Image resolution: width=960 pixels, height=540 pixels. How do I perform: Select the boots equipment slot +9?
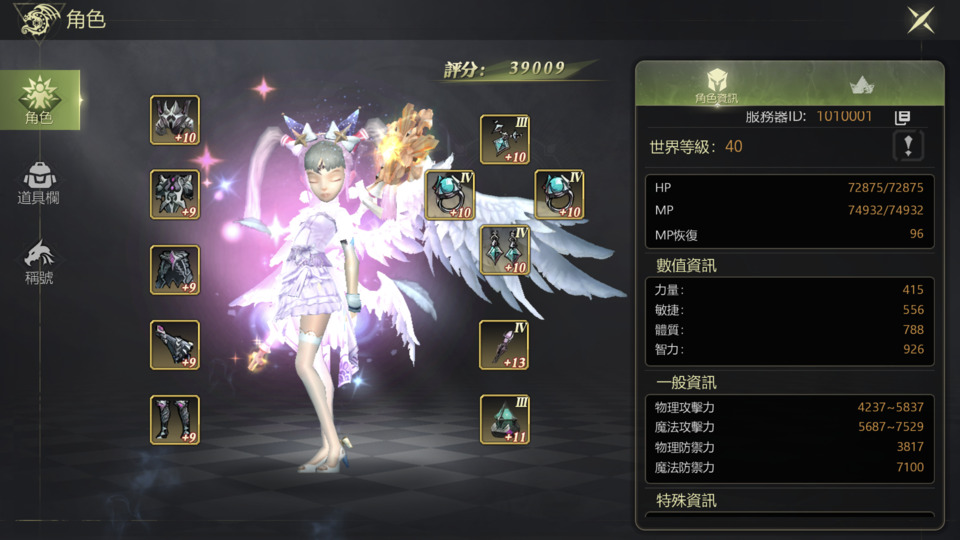pyautogui.click(x=175, y=420)
